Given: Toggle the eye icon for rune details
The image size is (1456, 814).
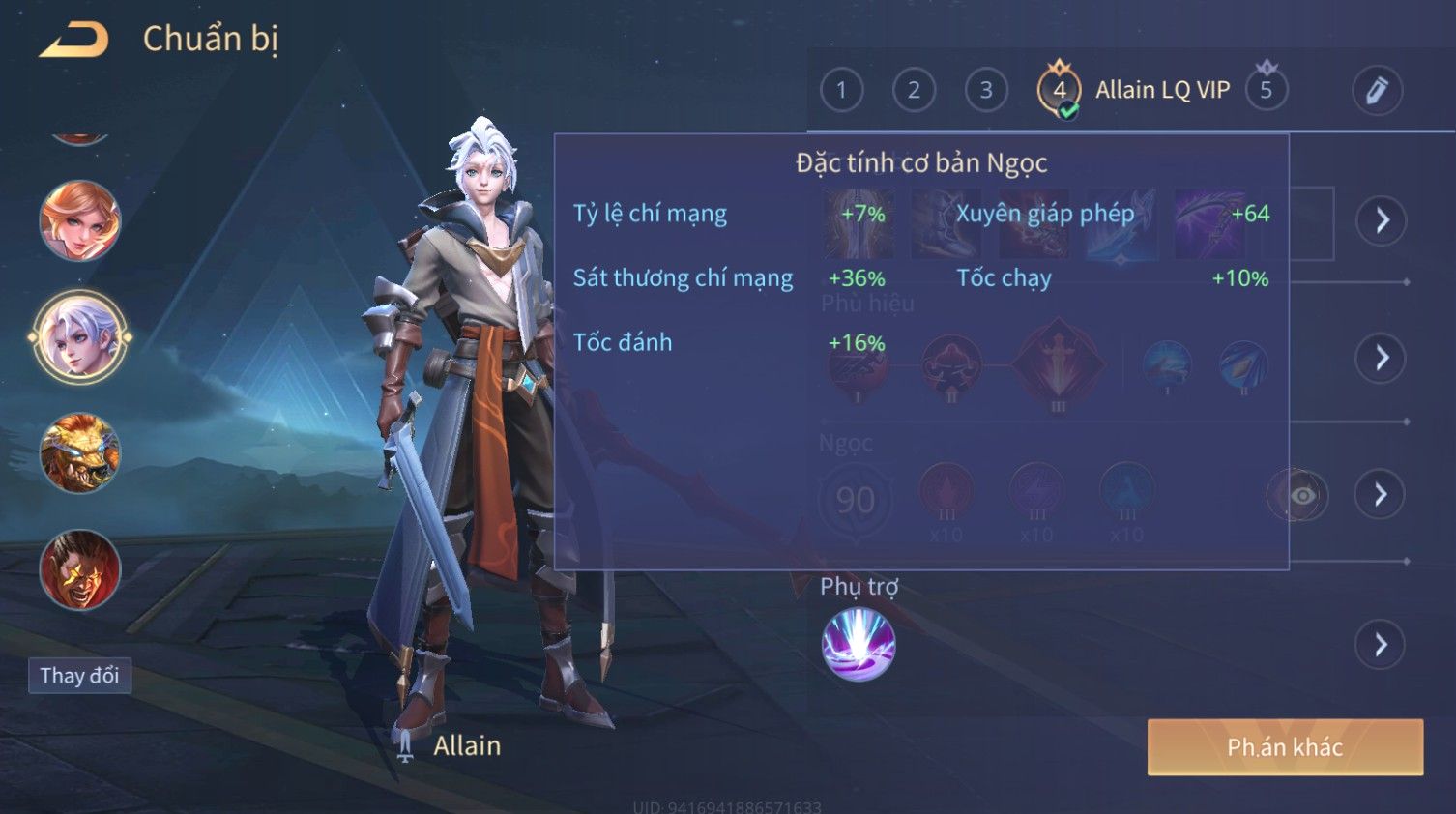Looking at the screenshot, I should coord(1301,496).
